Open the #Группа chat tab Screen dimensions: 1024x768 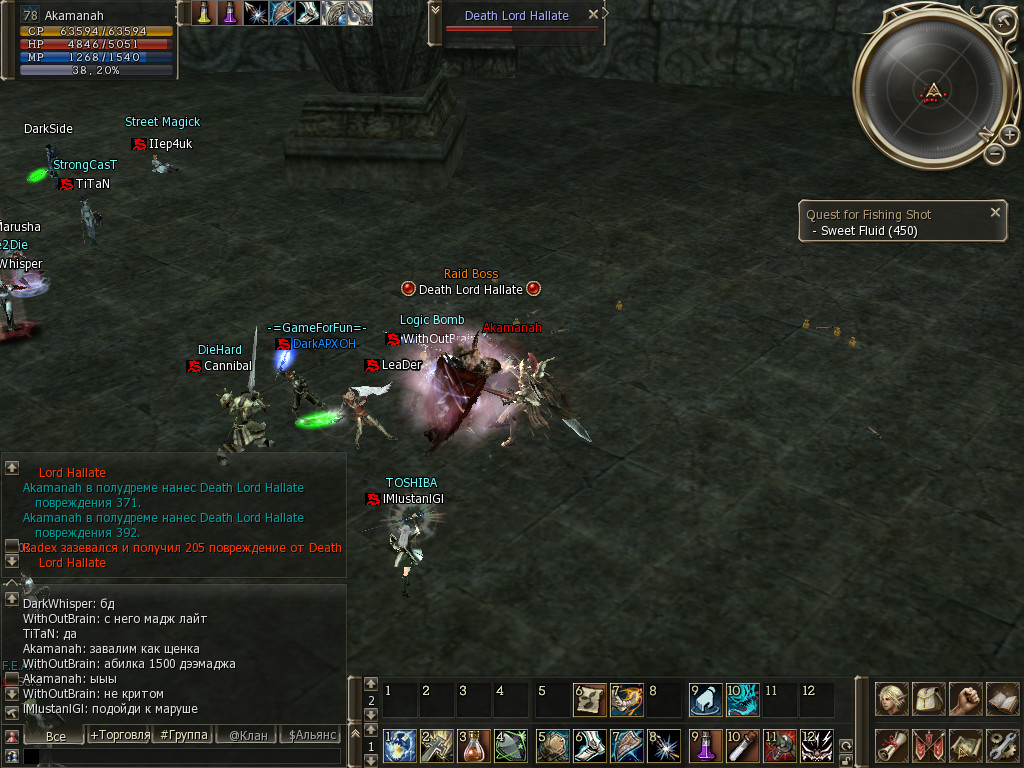[x=184, y=735]
